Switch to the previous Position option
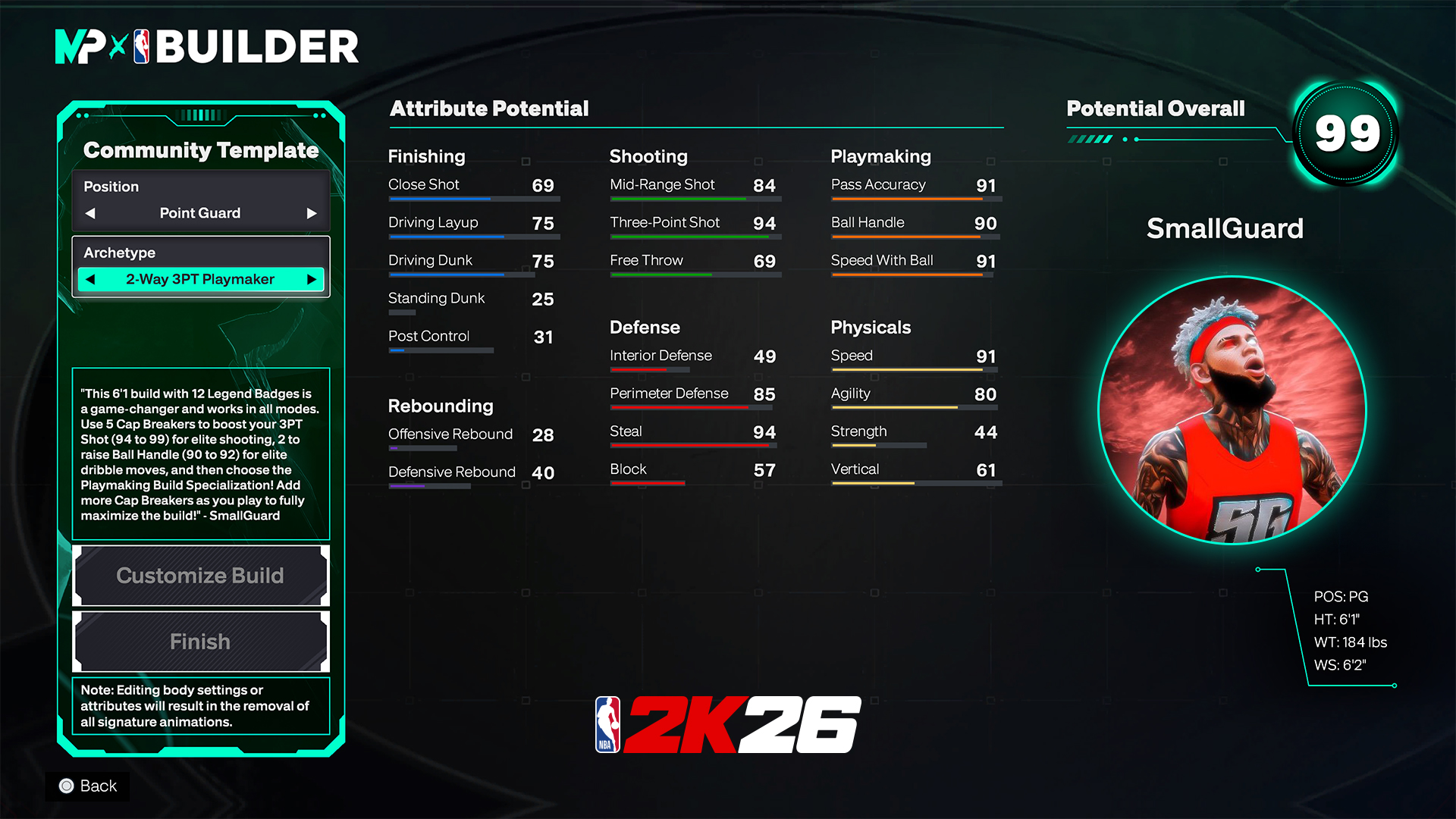1456x819 pixels. (x=90, y=213)
